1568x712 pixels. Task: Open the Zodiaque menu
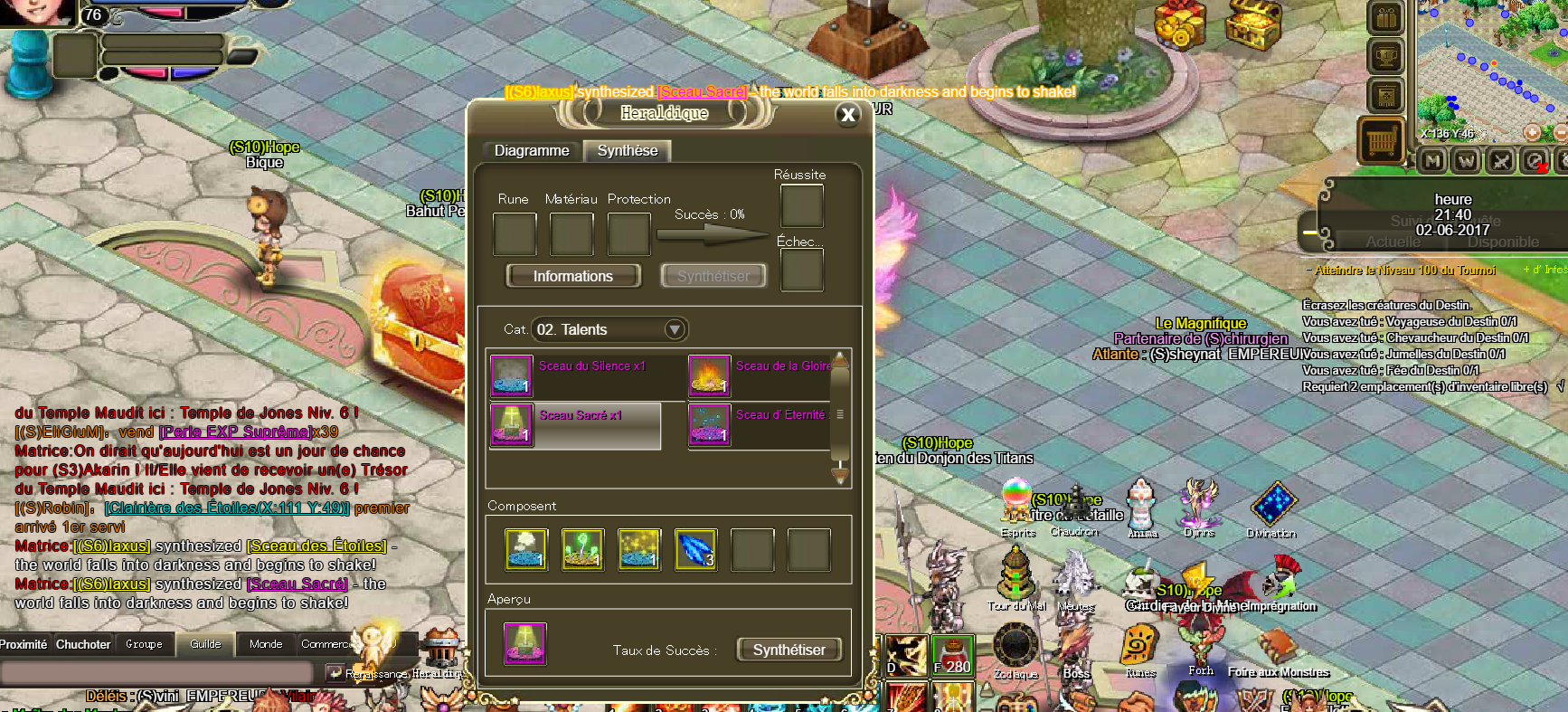[x=1015, y=650]
